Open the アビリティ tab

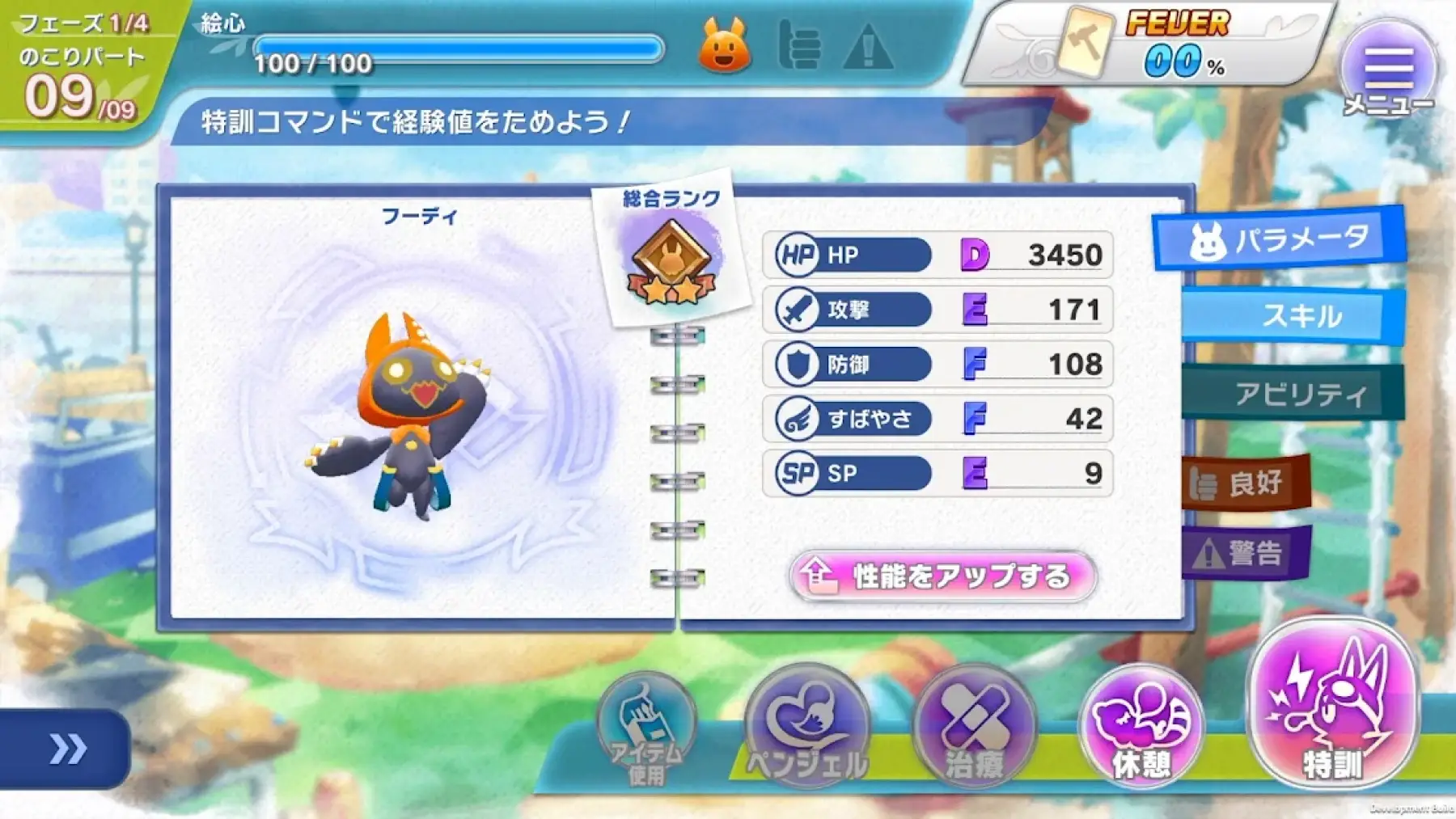pyautogui.click(x=1294, y=394)
